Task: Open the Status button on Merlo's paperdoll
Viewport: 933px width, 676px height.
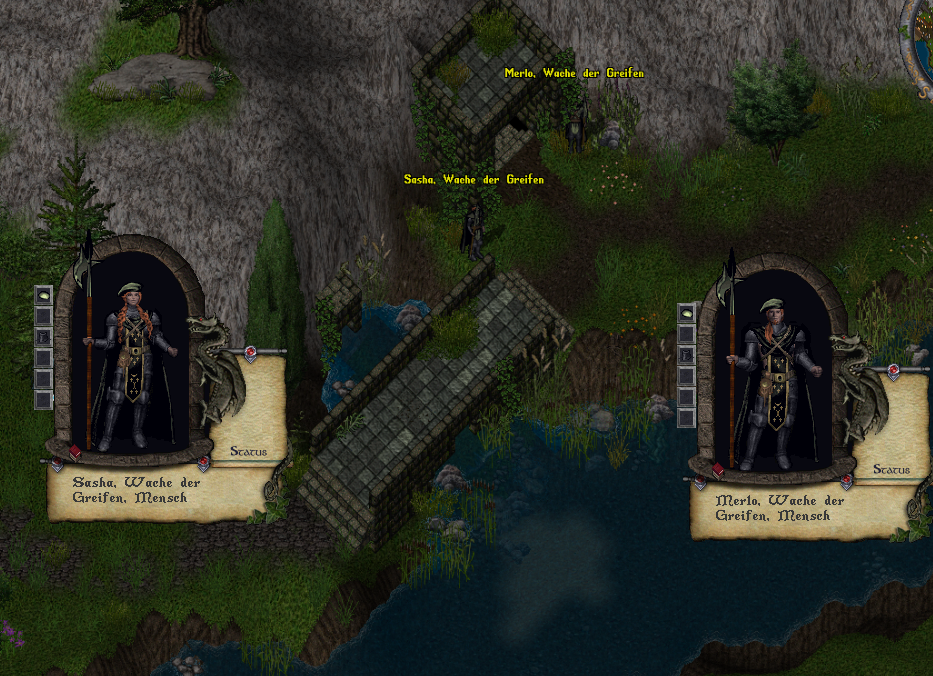Action: coord(891,469)
